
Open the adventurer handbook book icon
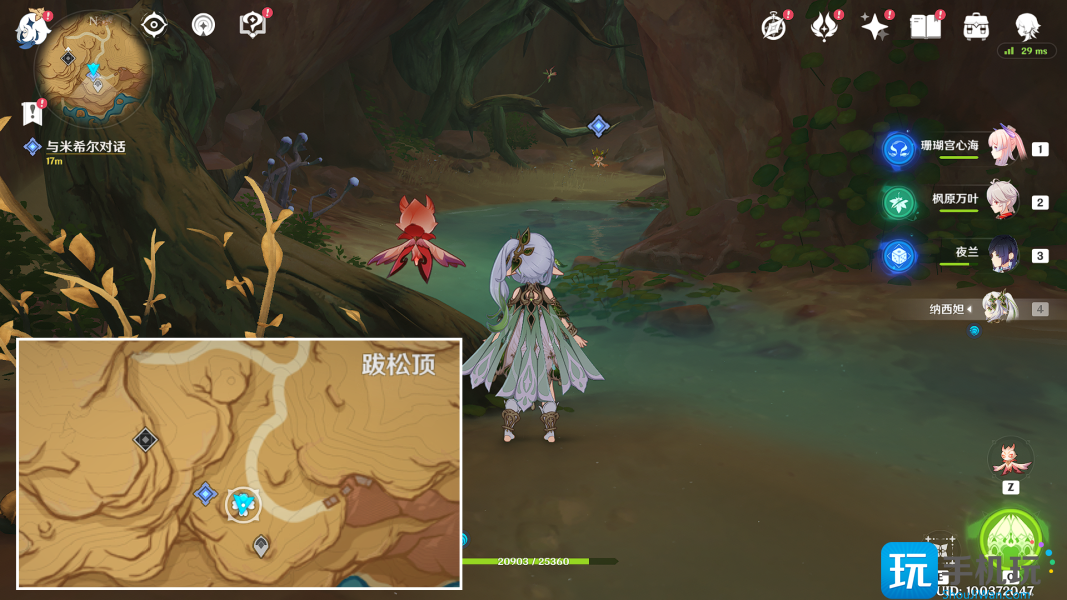pos(925,27)
